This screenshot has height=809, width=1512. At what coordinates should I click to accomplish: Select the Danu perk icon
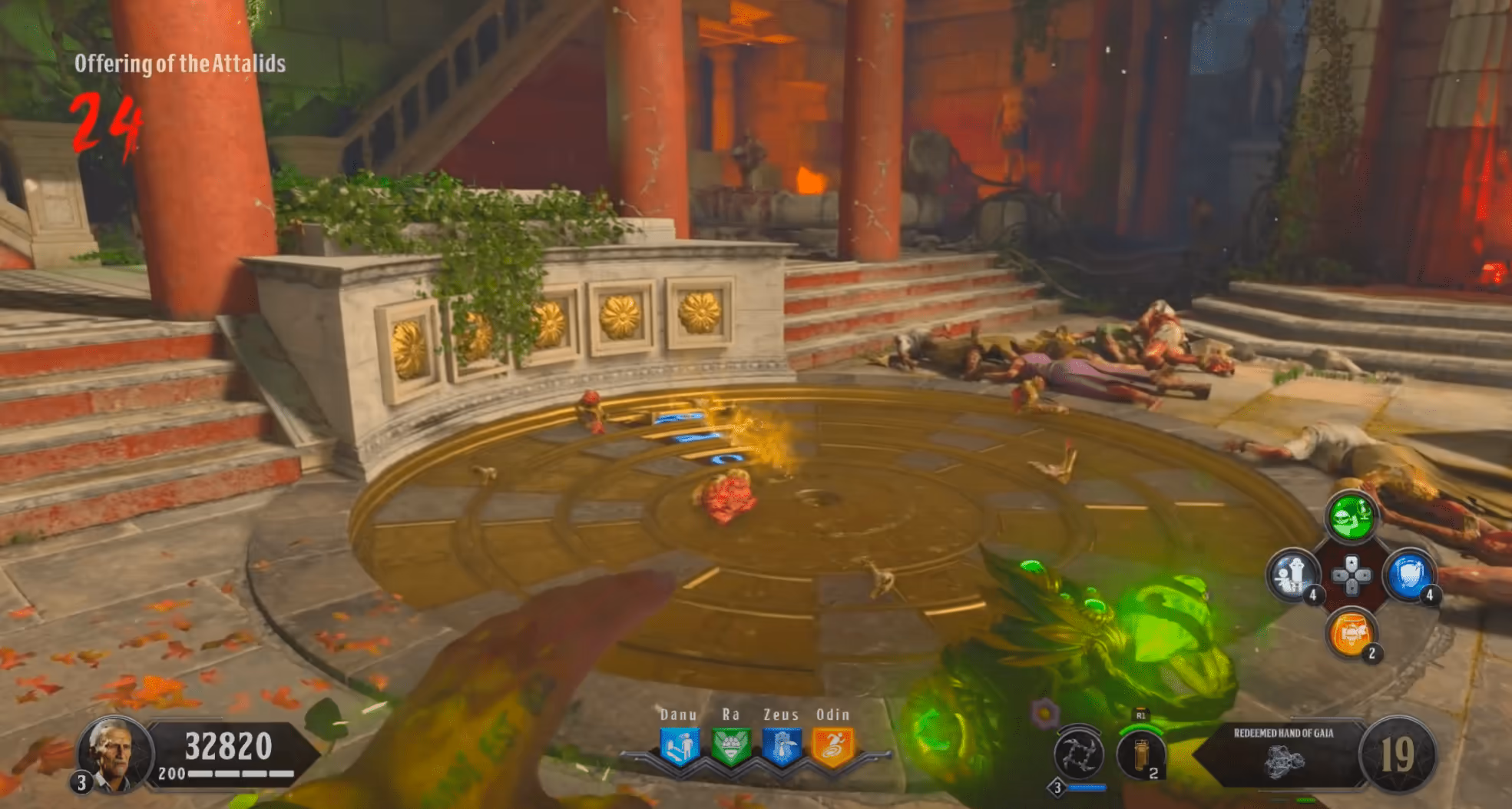pyautogui.click(x=679, y=747)
